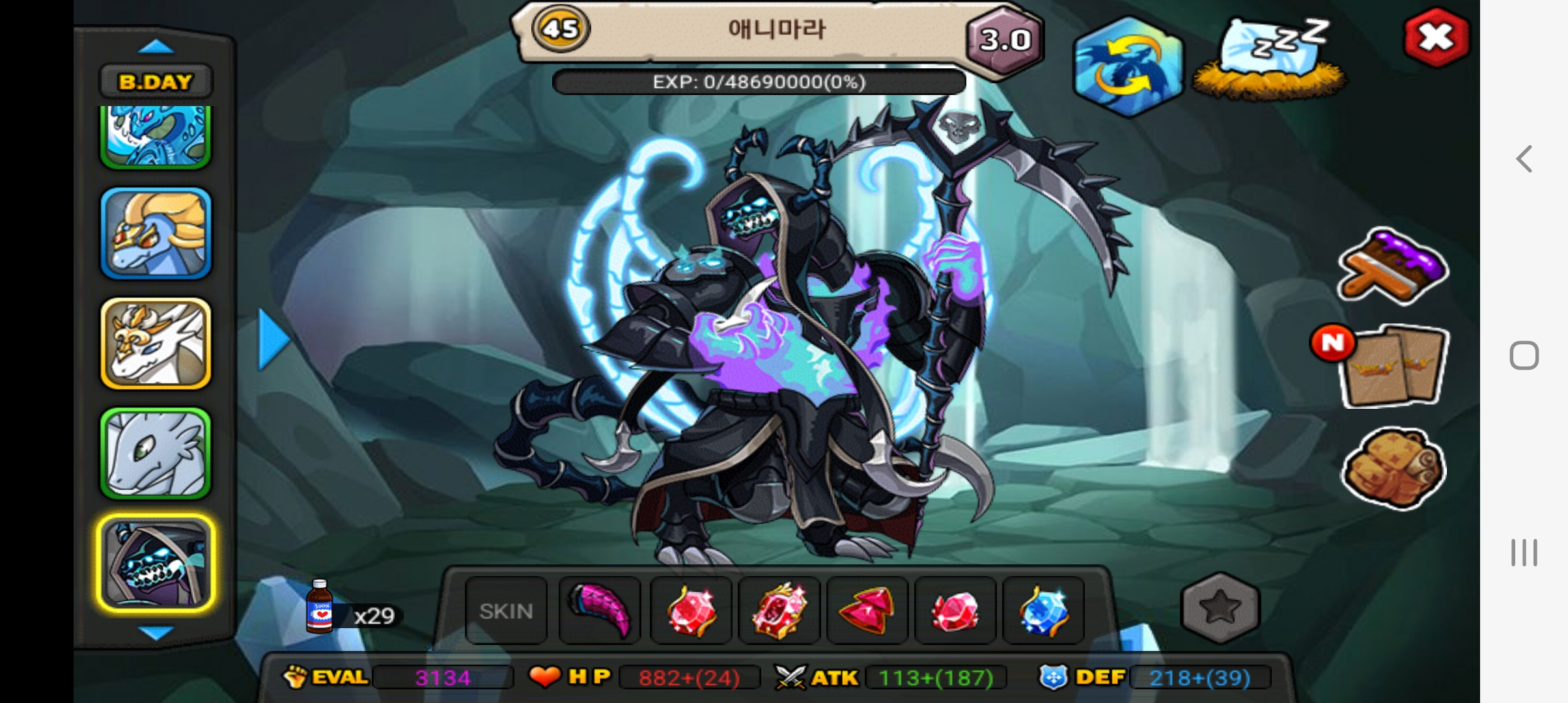Select the B.DAY sort button
Screen dimensions: 1568x703
[156, 82]
